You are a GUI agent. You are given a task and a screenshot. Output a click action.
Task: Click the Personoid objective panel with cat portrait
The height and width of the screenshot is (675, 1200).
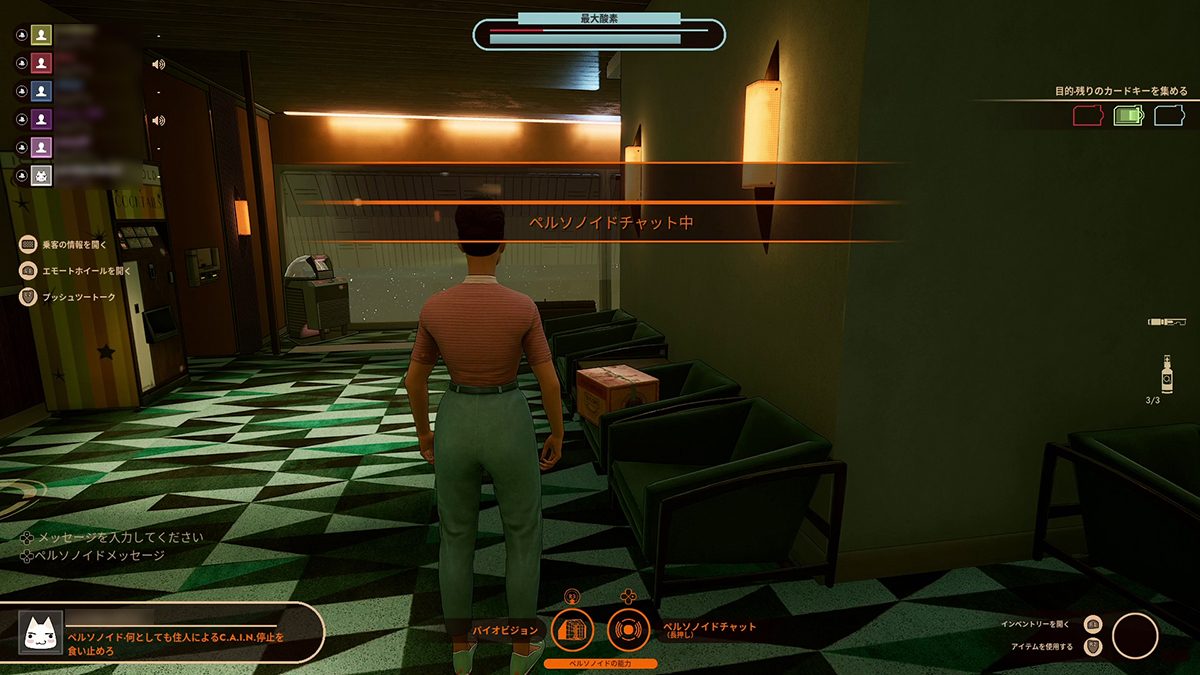[162, 633]
